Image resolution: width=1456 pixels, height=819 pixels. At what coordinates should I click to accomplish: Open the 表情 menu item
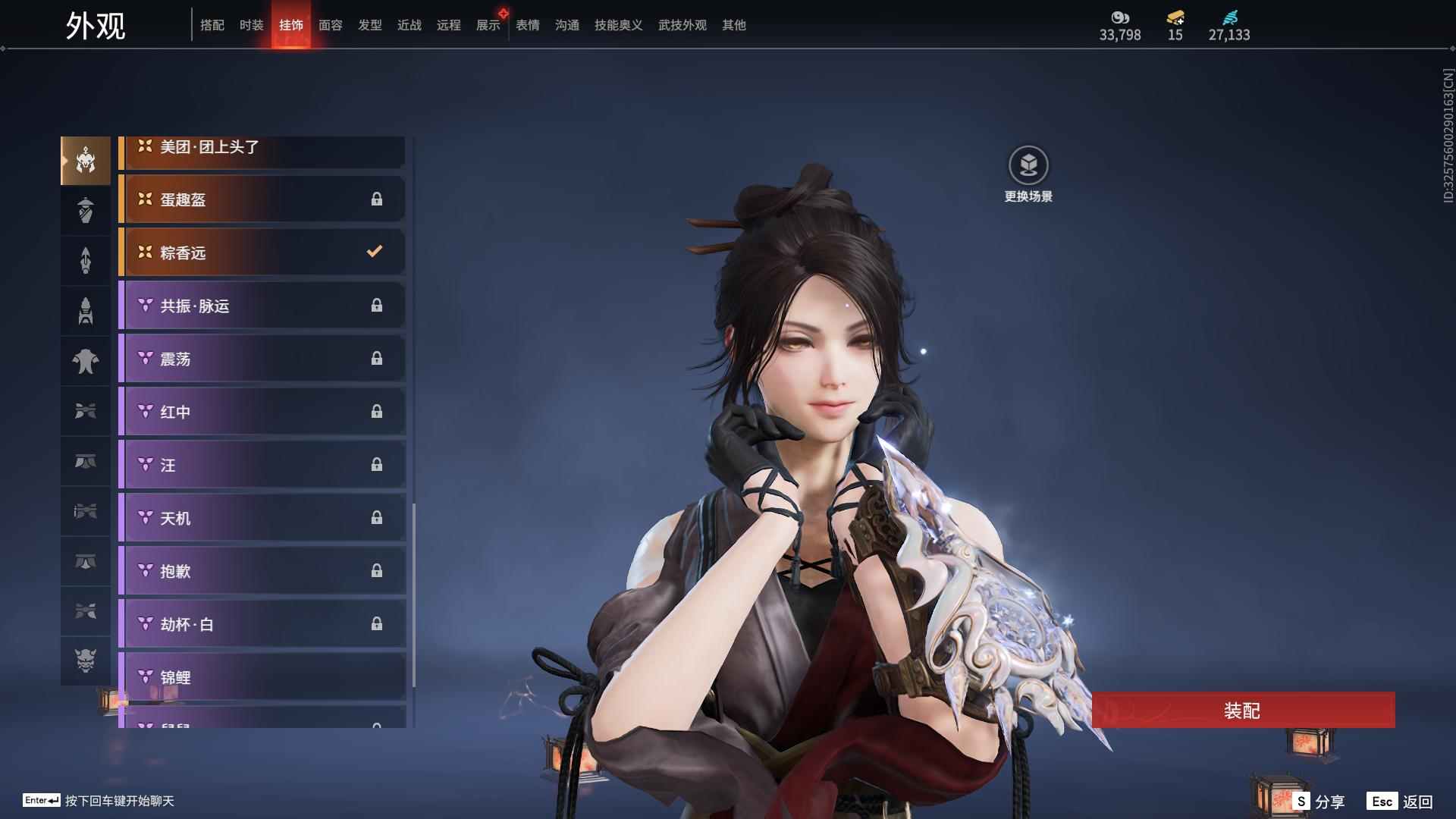527,24
